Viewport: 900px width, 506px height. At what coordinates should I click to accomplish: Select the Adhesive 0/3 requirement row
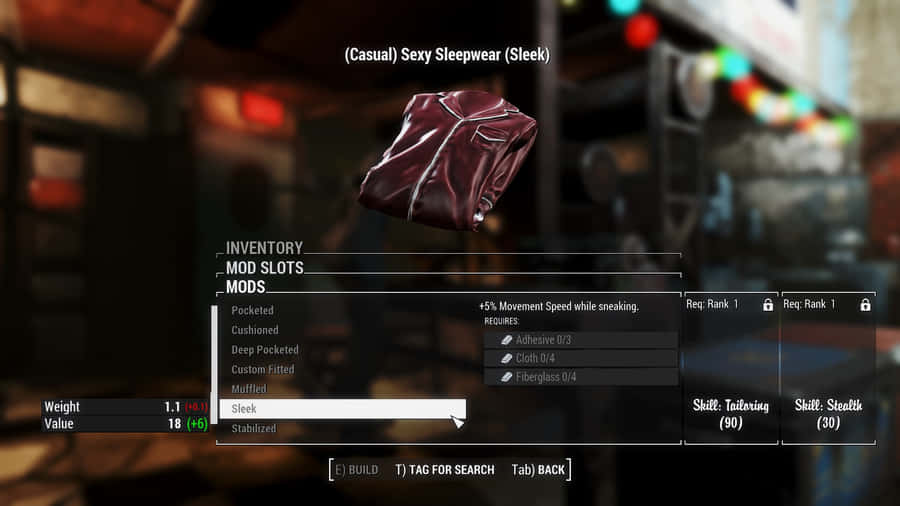tap(580, 340)
